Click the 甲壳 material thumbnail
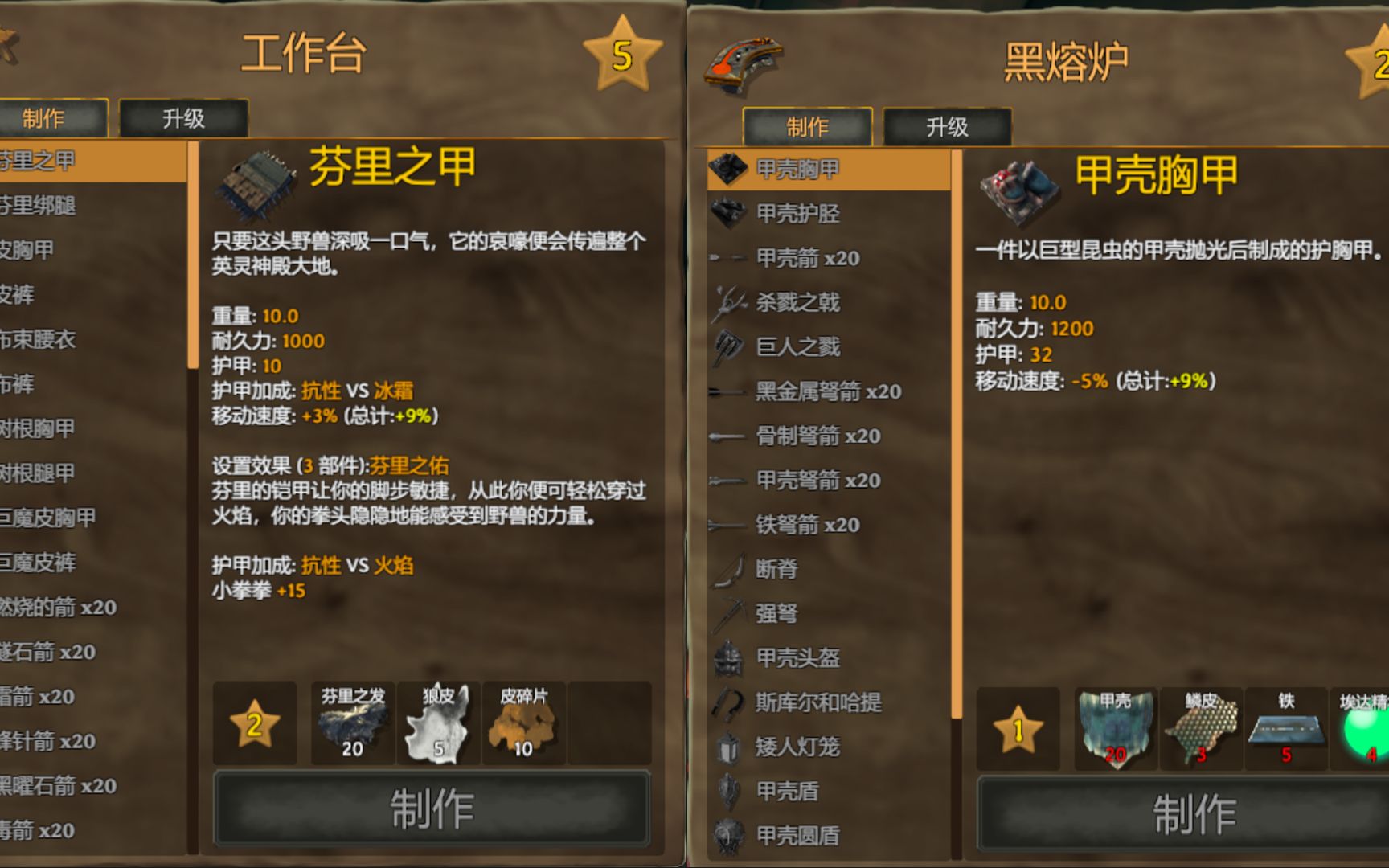This screenshot has width=1389, height=868. click(1115, 727)
